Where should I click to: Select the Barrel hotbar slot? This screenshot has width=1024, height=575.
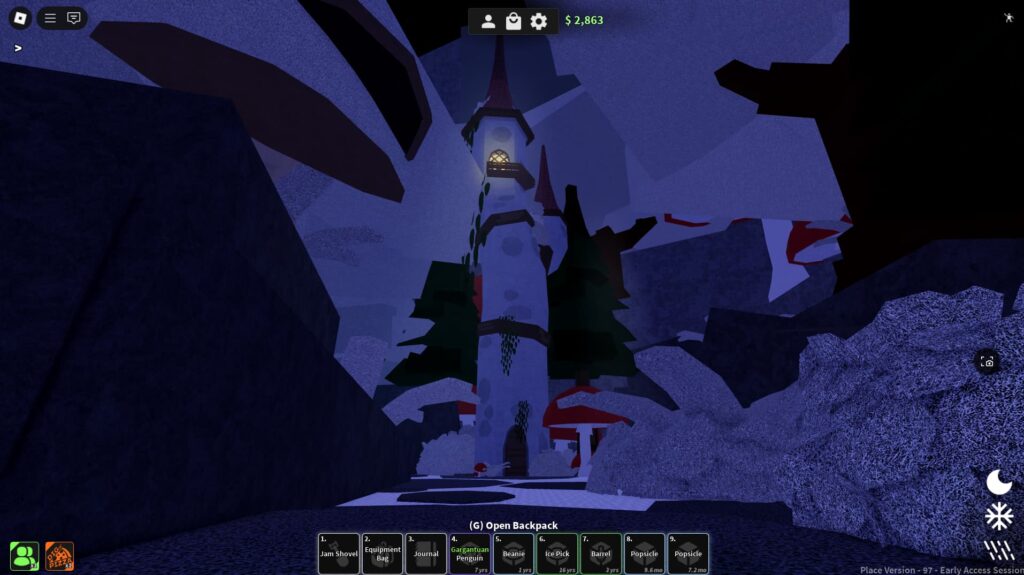[x=601, y=554]
